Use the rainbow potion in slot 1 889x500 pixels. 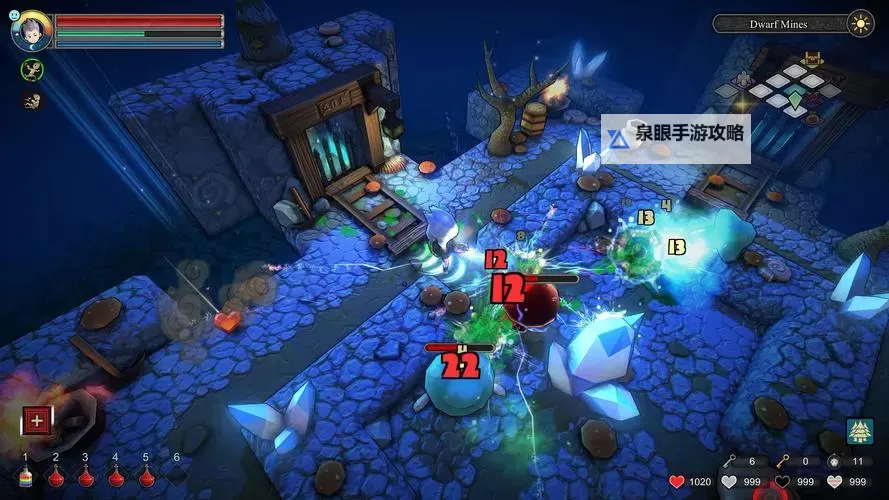27,476
